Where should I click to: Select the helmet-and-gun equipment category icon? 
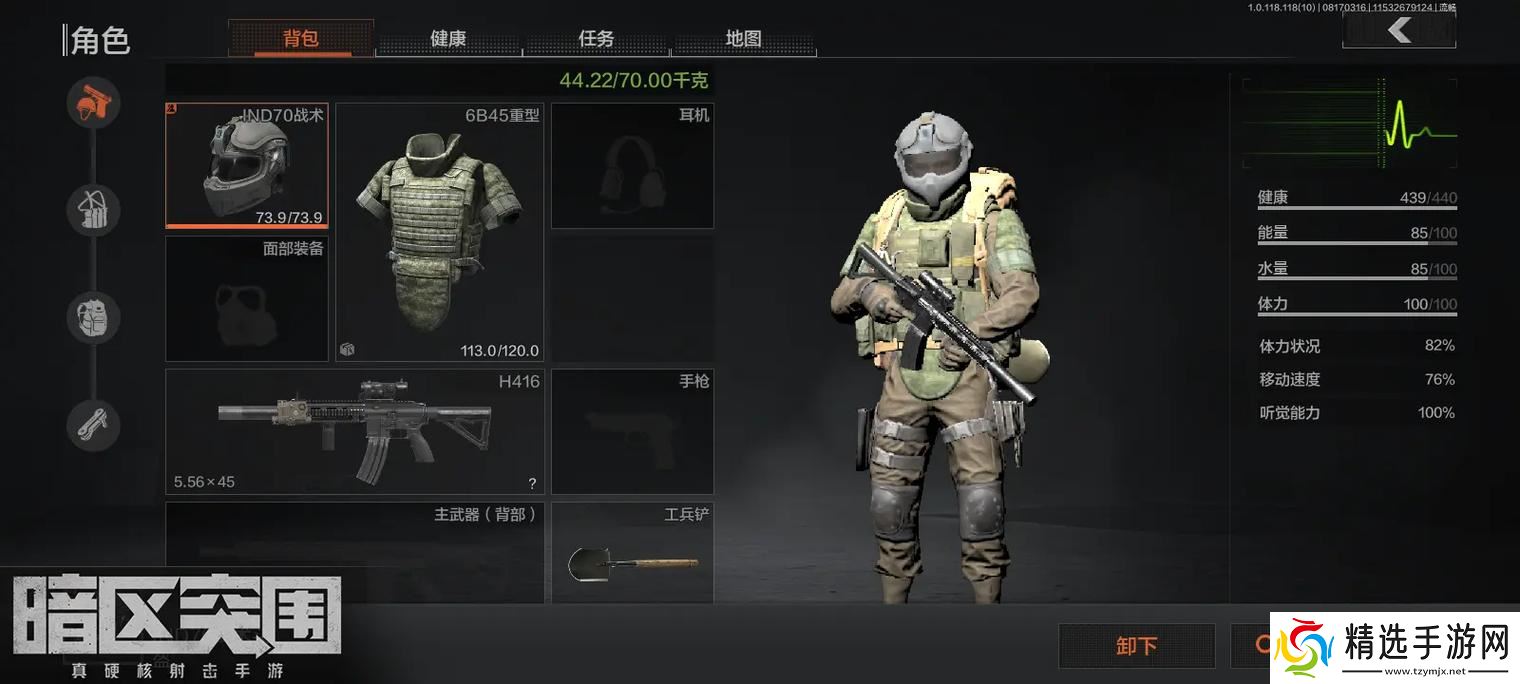[x=94, y=102]
